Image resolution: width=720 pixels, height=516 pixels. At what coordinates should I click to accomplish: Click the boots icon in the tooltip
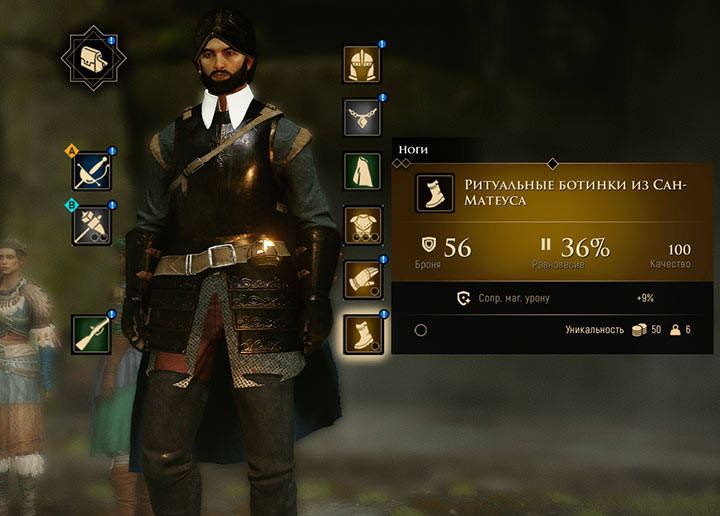(x=435, y=193)
